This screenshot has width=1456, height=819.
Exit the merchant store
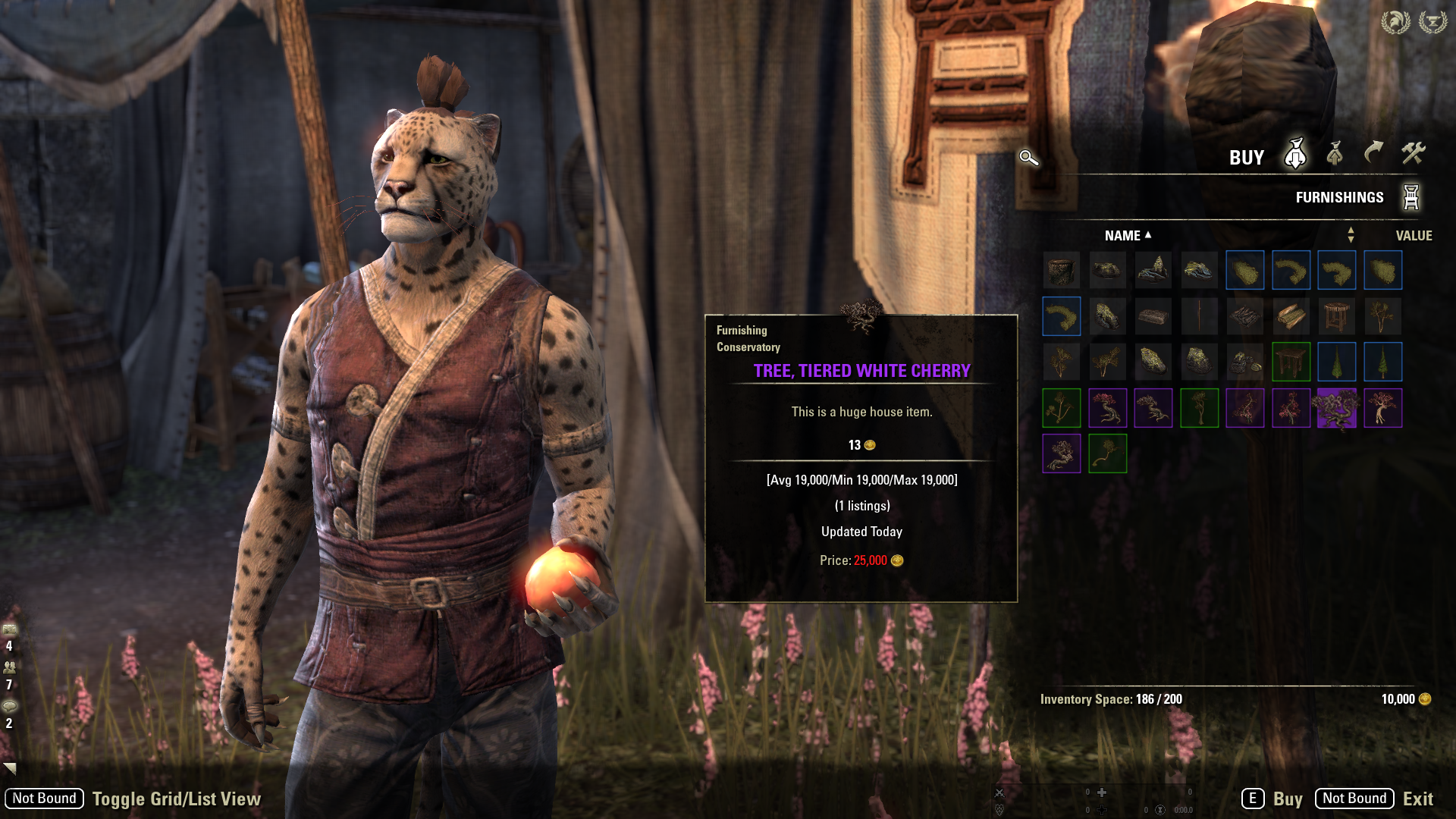[x=1417, y=799]
